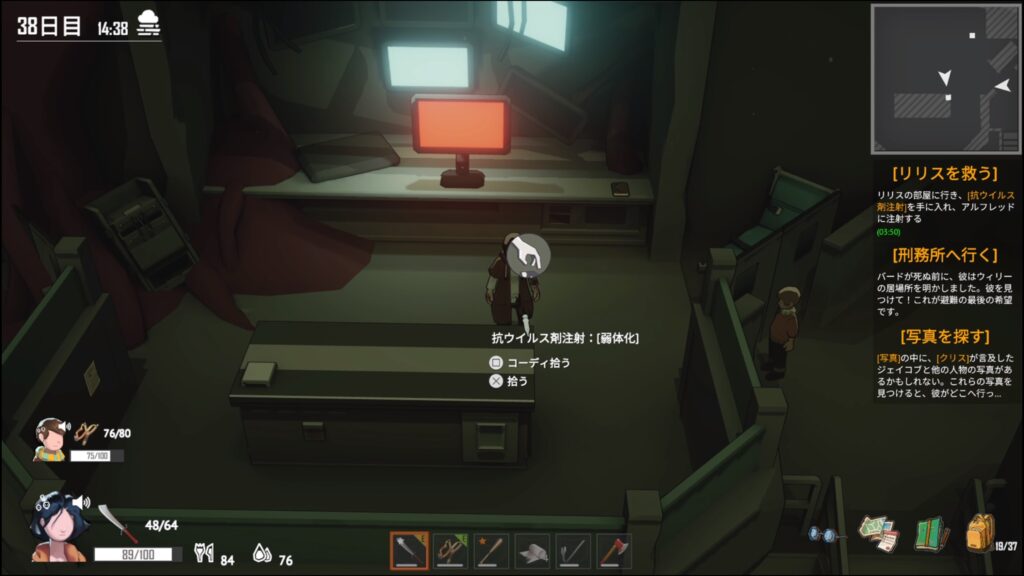Viewport: 1024px width, 576px height.
Task: Select the highlighted mace hotbar slot
Action: 409,550
